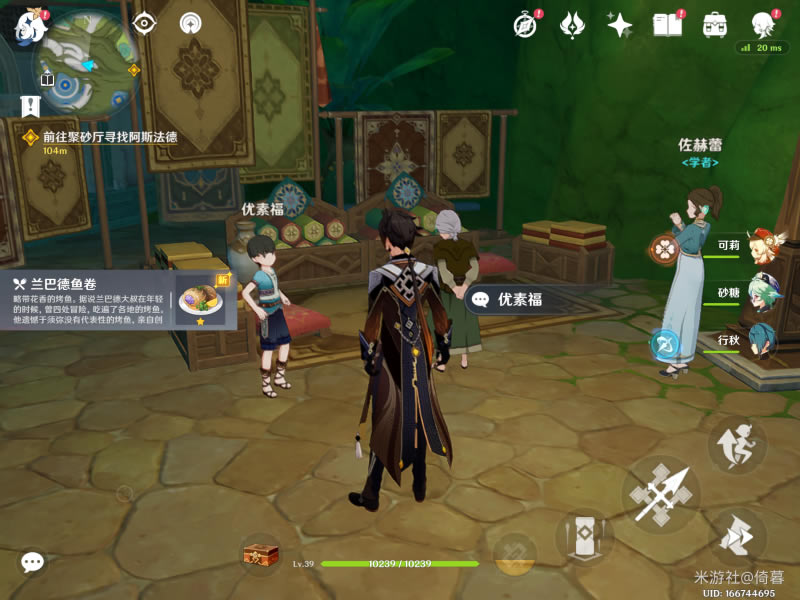Open the Wish star icon
Viewport: 800px width, 600px height.
click(x=619, y=25)
